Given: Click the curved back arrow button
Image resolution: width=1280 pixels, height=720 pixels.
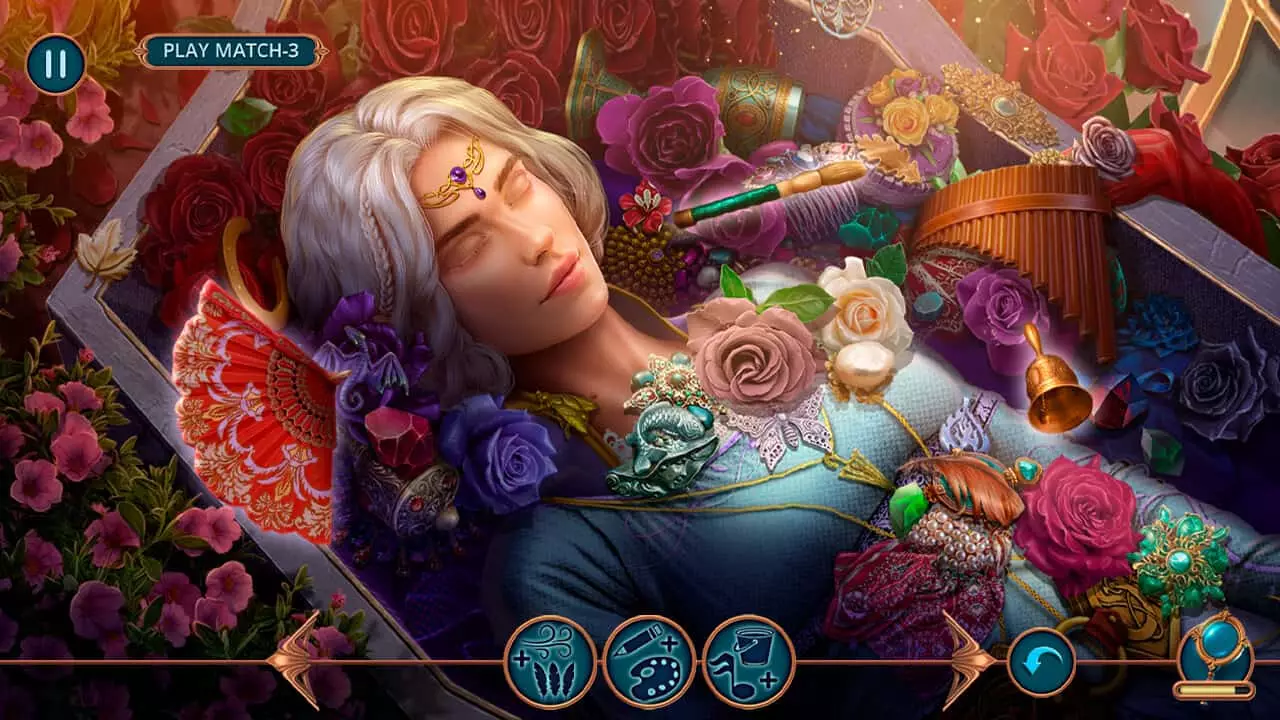Looking at the screenshot, I should point(1041,662).
